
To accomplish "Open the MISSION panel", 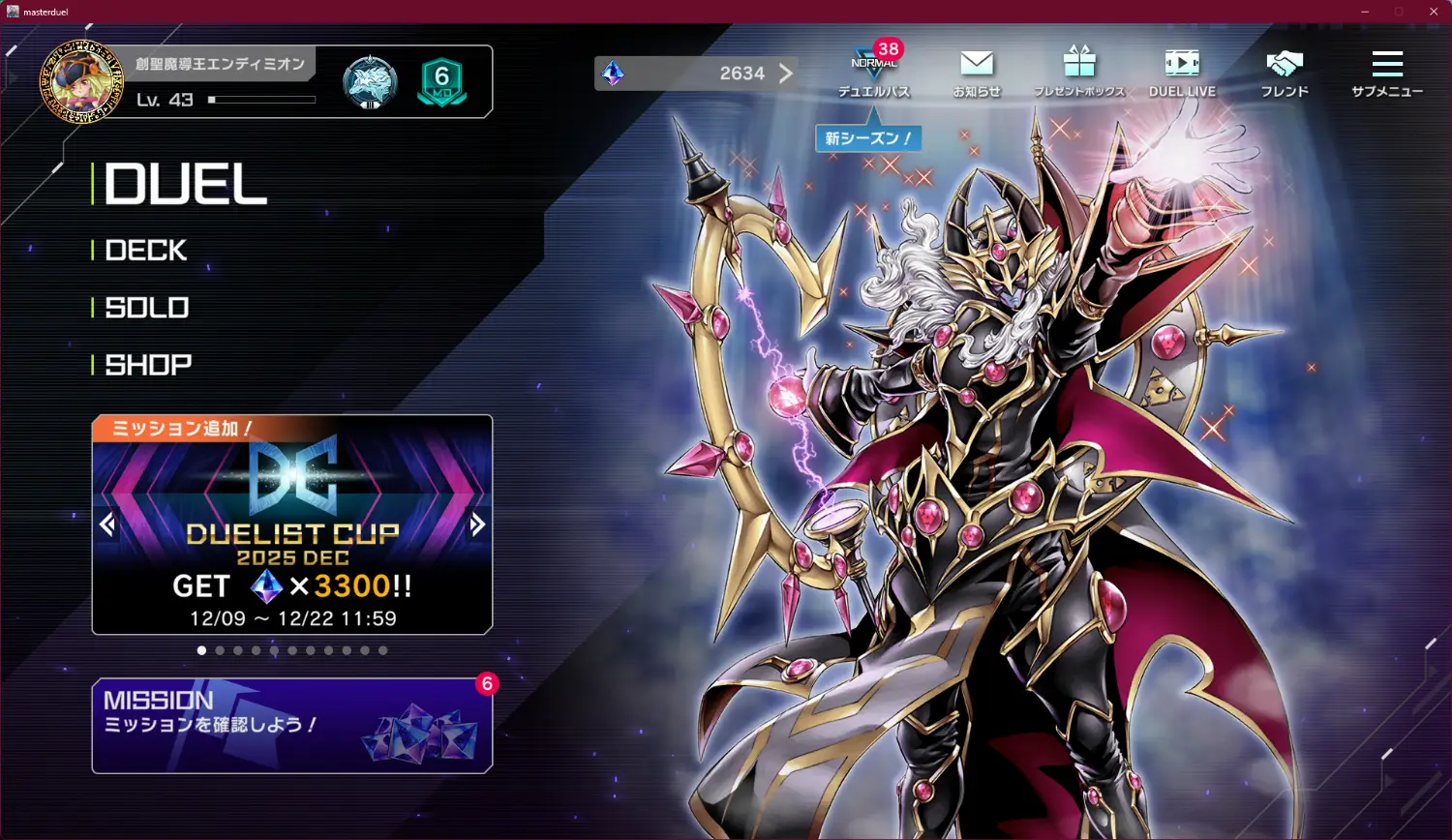I will pos(291,726).
